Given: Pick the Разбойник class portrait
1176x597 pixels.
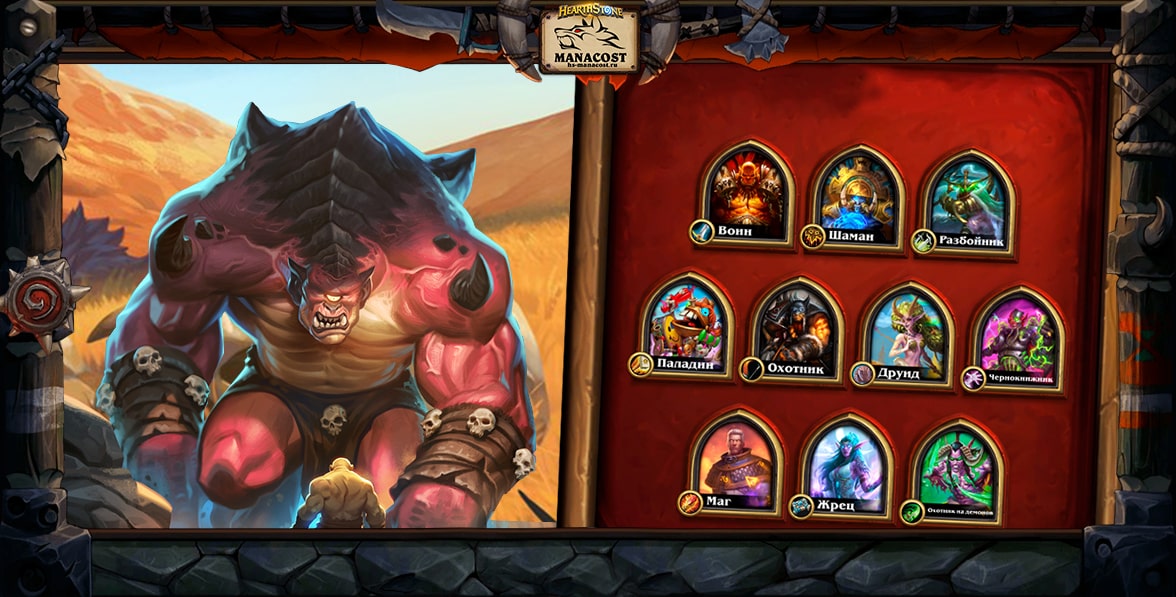Looking at the screenshot, I should (x=967, y=200).
